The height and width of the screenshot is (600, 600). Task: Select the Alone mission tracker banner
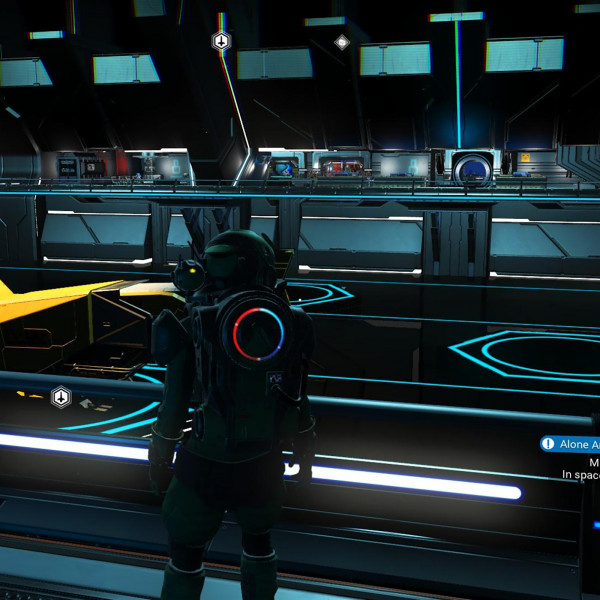click(x=571, y=444)
